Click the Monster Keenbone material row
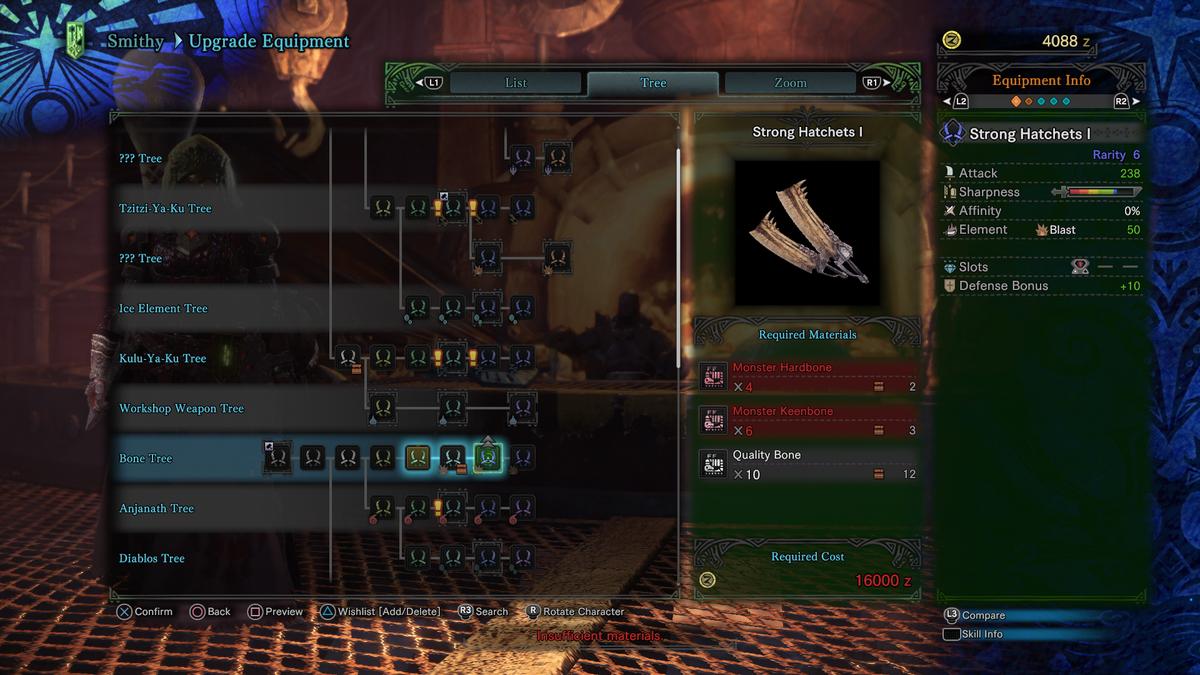This screenshot has width=1200, height=675. (x=808, y=420)
